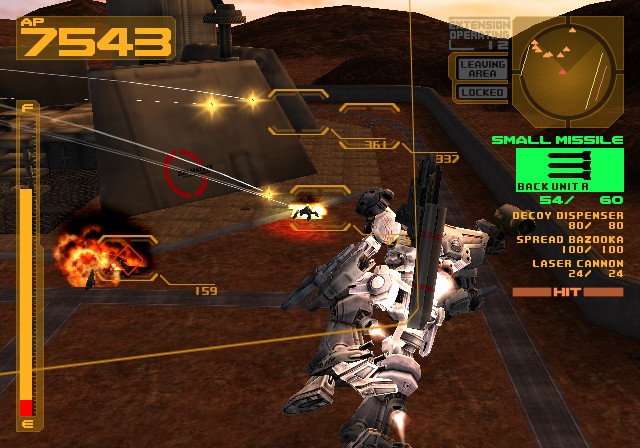
Task: Select the Small Missile weapon icon
Action: 566,165
